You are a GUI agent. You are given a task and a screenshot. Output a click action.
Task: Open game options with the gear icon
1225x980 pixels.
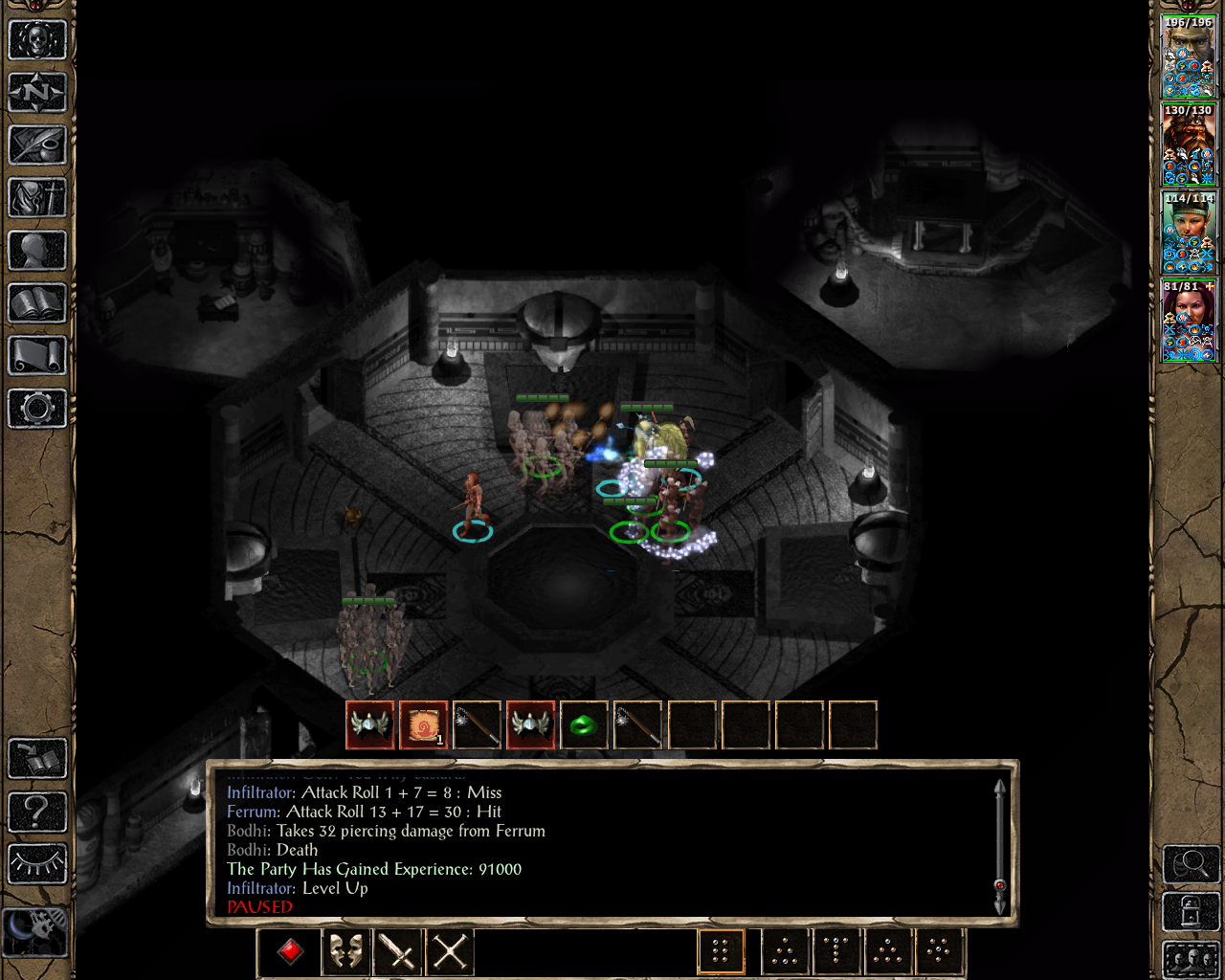[x=36, y=409]
